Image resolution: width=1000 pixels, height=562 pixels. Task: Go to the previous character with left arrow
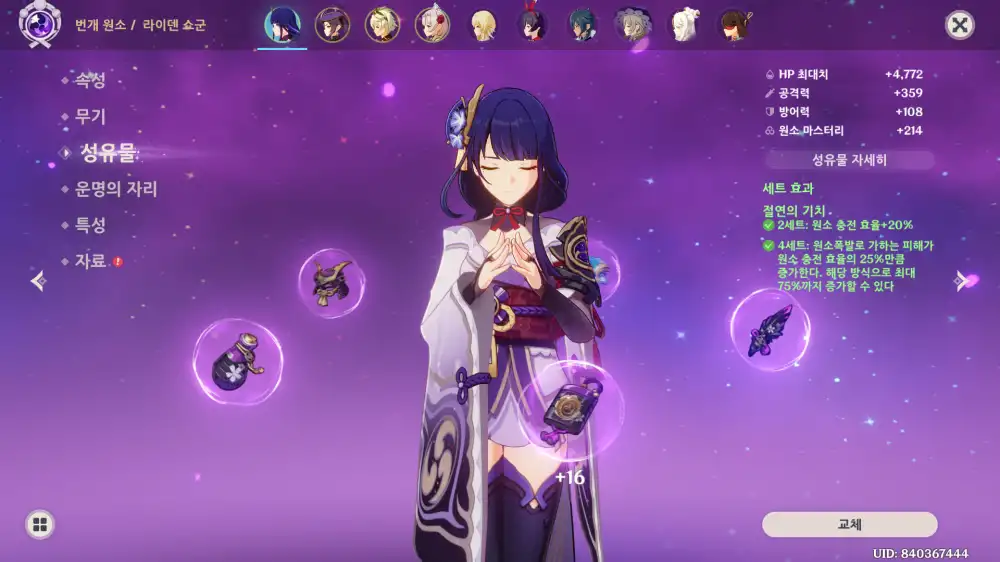pos(38,281)
